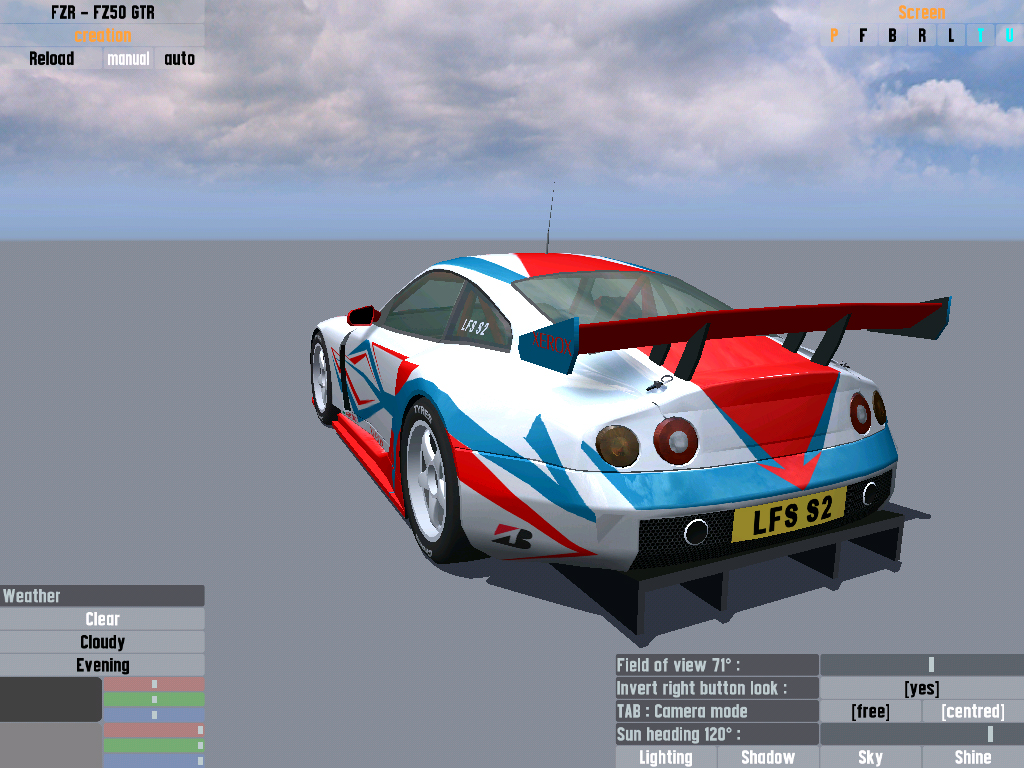The height and width of the screenshot is (768, 1024).
Task: Set weather to Clear
Action: click(102, 619)
